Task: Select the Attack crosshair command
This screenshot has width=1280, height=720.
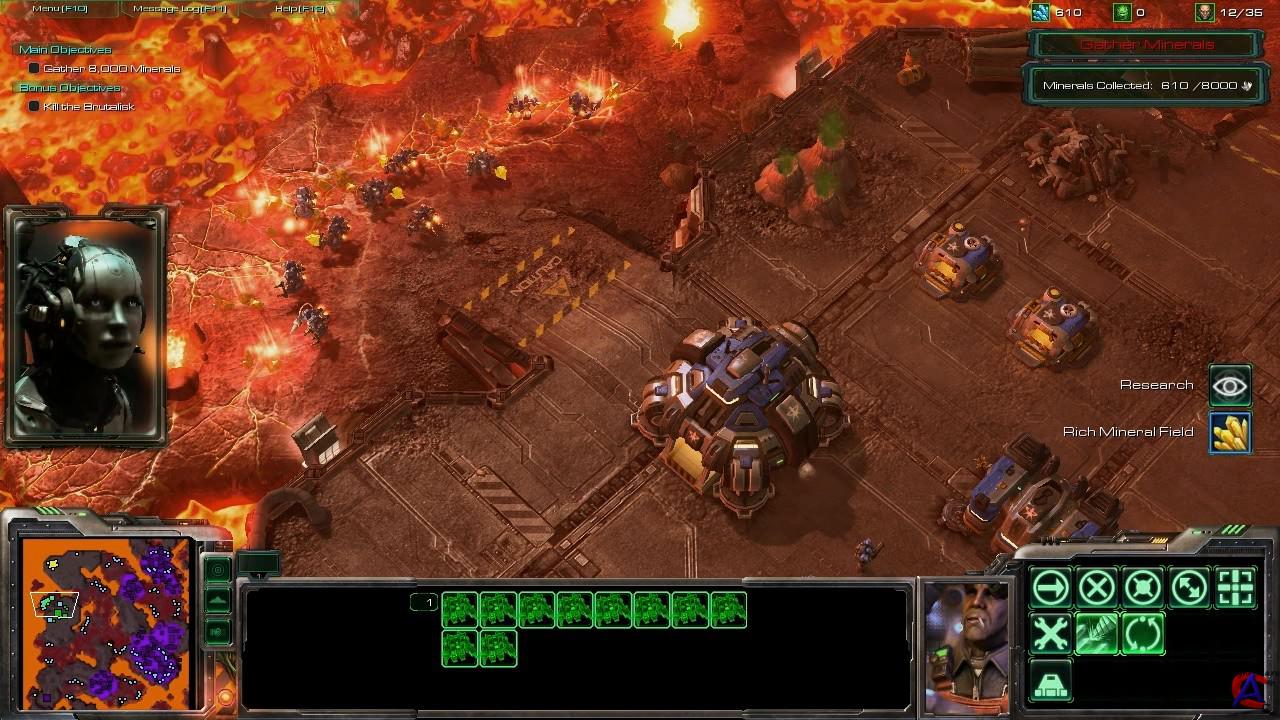Action: point(1236,588)
